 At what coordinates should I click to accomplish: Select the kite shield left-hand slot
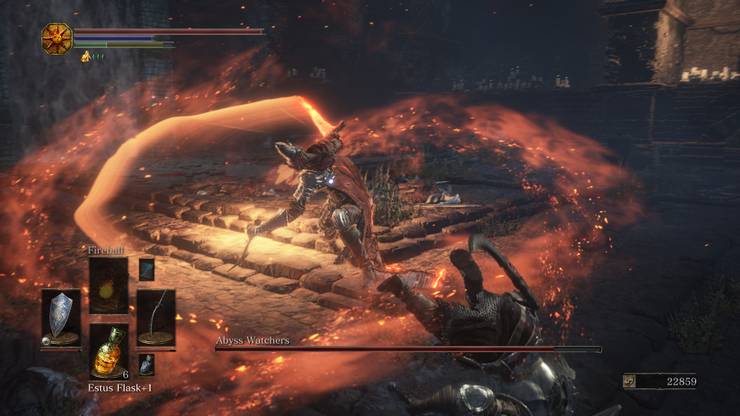pos(61,317)
